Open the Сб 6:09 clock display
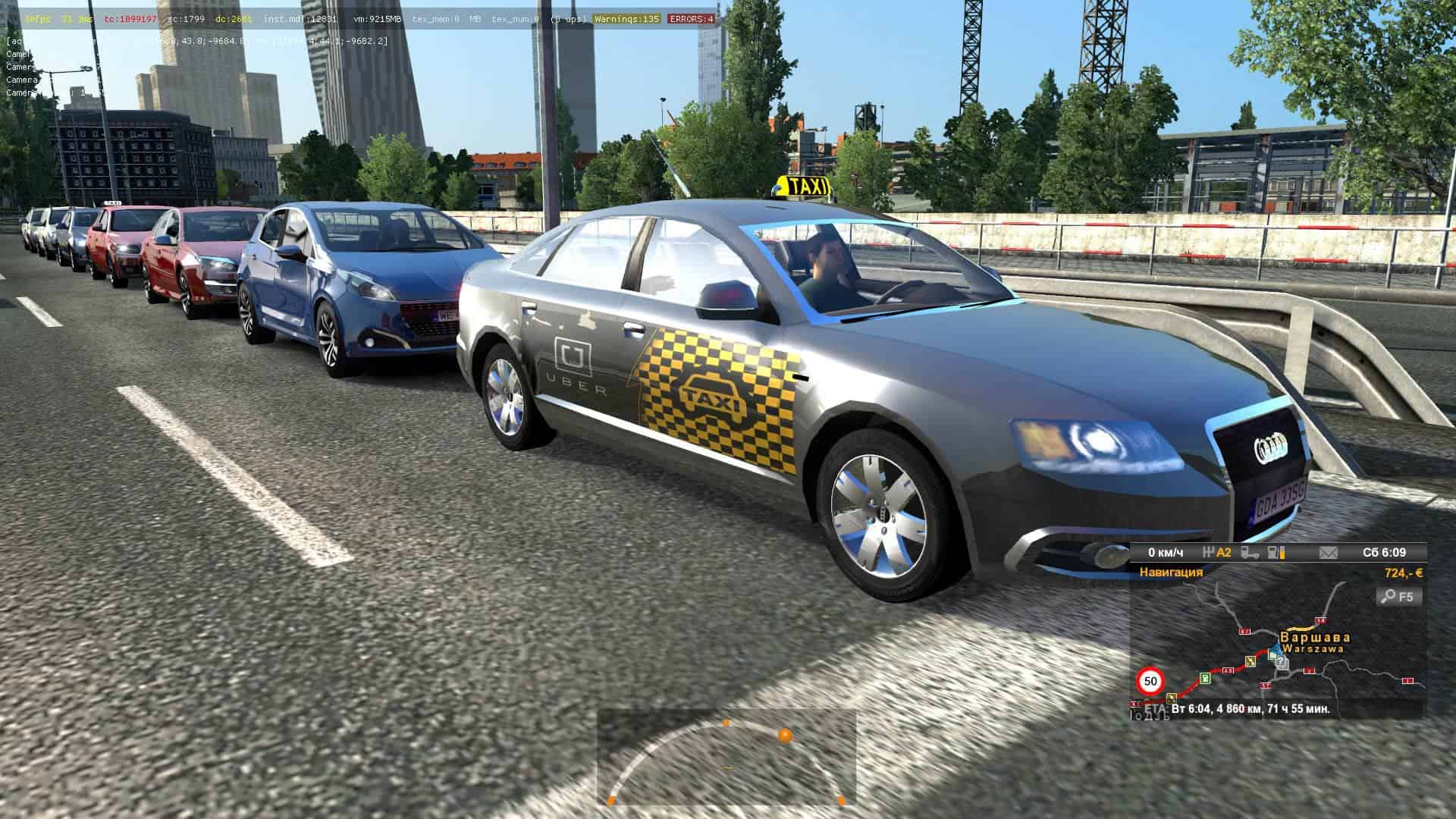The height and width of the screenshot is (819, 1456). pyautogui.click(x=1384, y=553)
